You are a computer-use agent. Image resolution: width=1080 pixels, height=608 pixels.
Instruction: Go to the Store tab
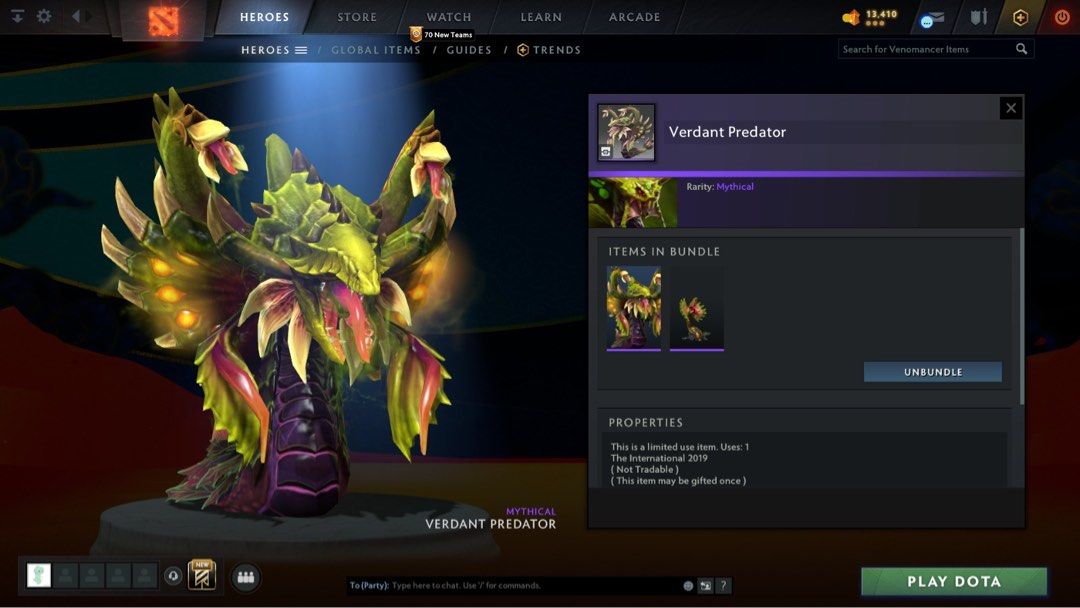tap(357, 17)
